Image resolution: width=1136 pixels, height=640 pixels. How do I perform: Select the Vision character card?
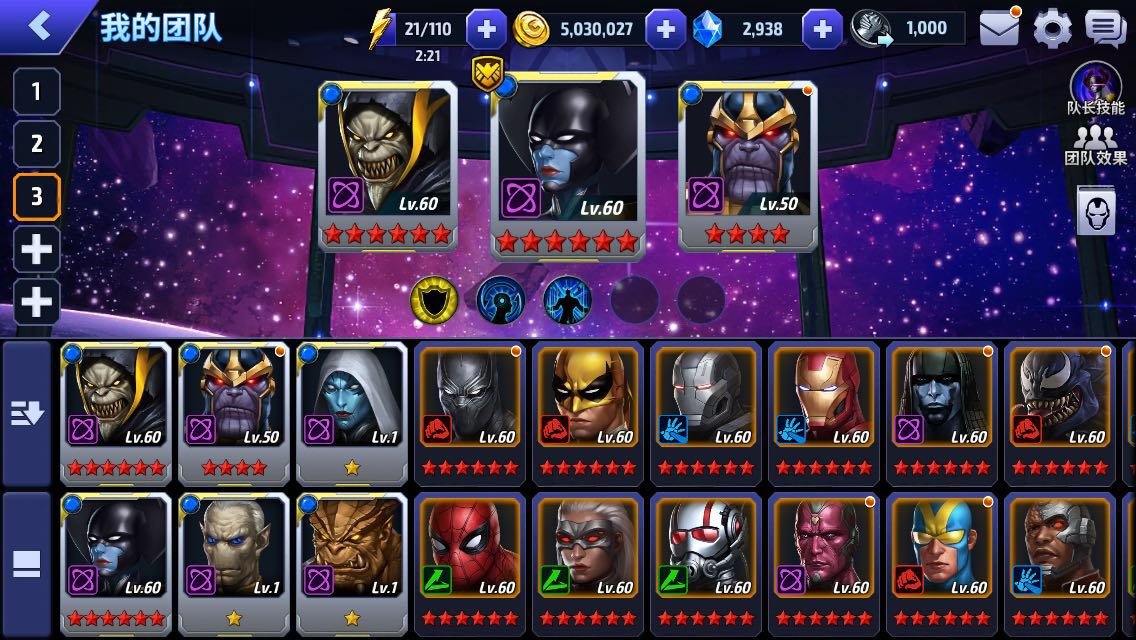tap(824, 562)
